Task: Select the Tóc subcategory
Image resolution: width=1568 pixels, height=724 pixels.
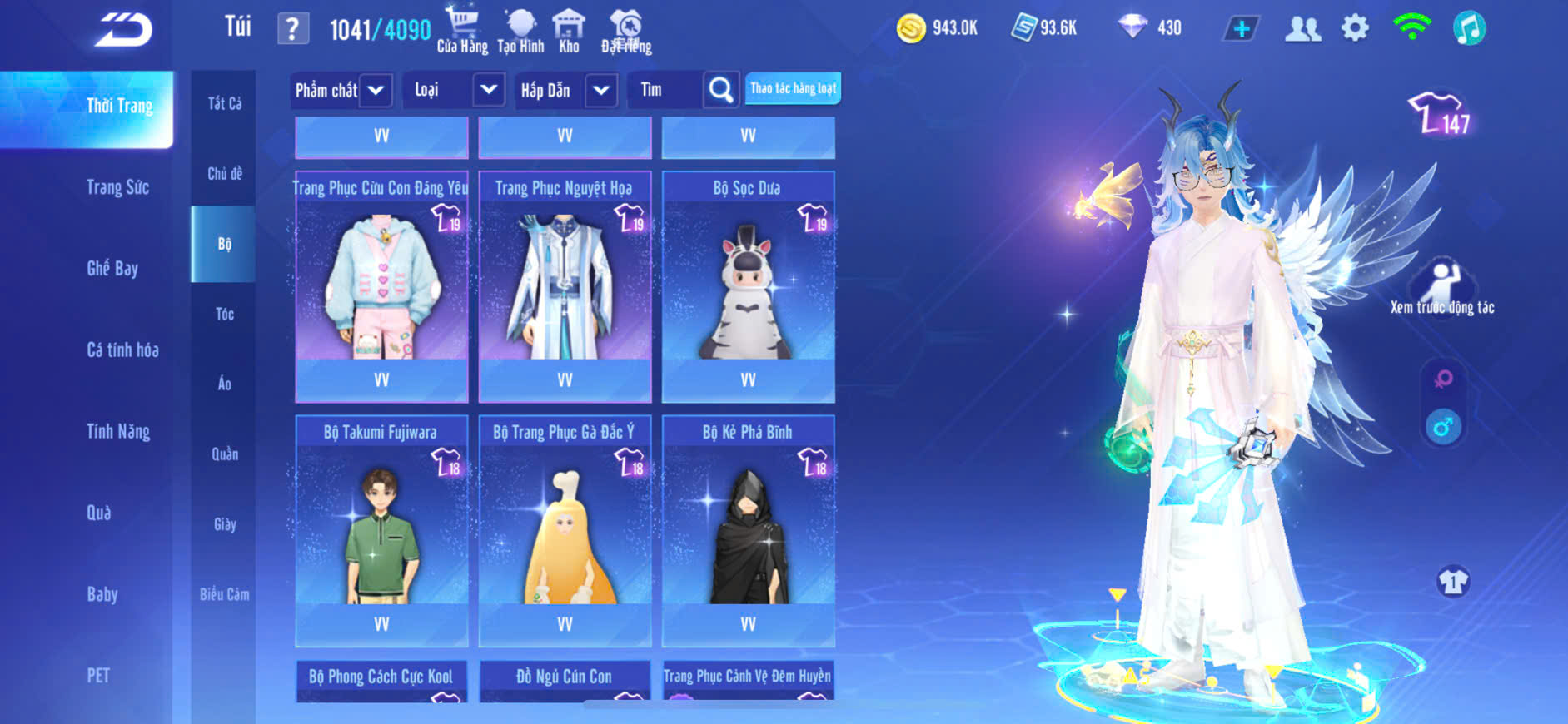Action: tap(224, 314)
